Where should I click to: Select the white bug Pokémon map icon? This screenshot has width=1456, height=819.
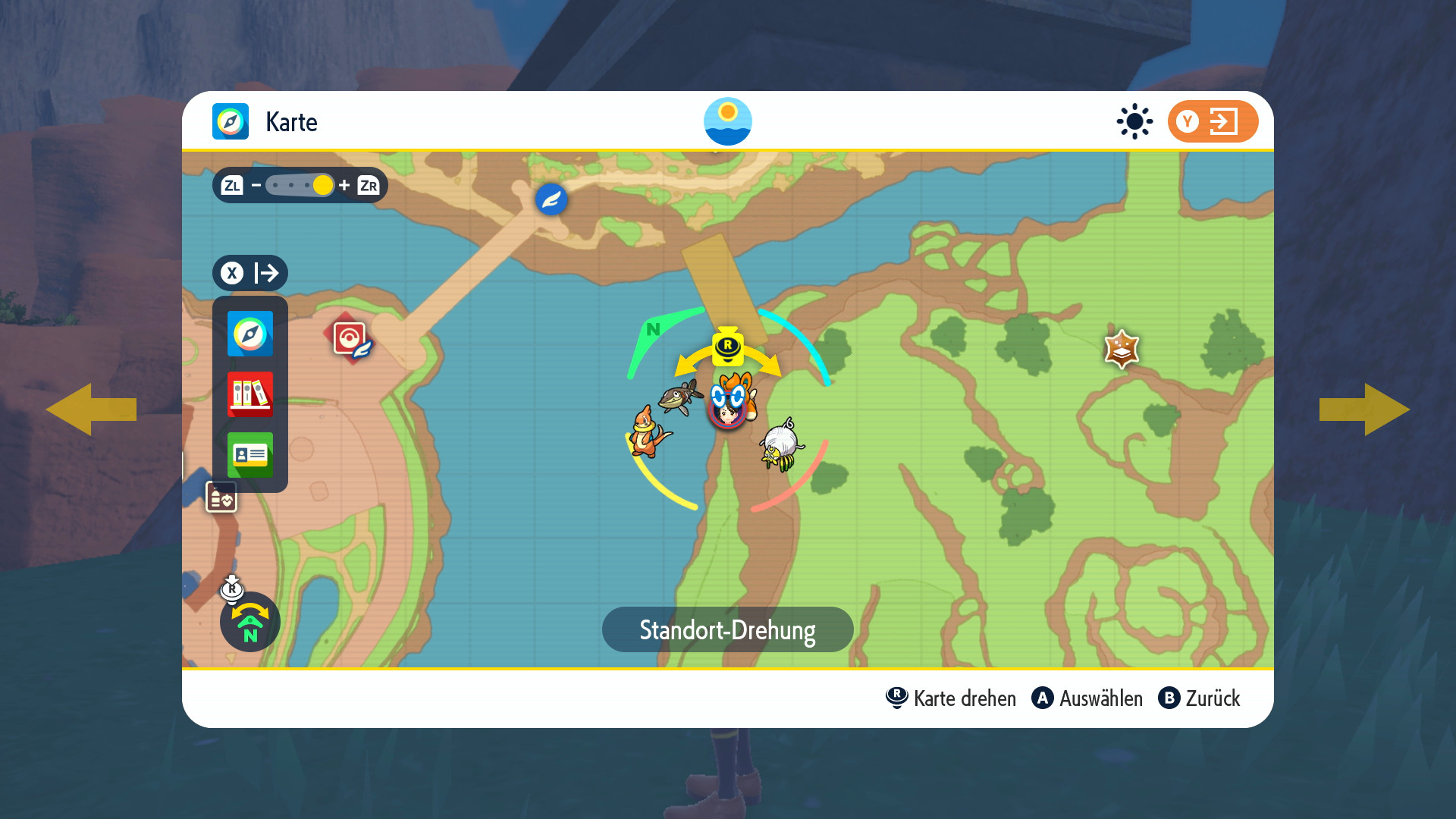tap(781, 445)
